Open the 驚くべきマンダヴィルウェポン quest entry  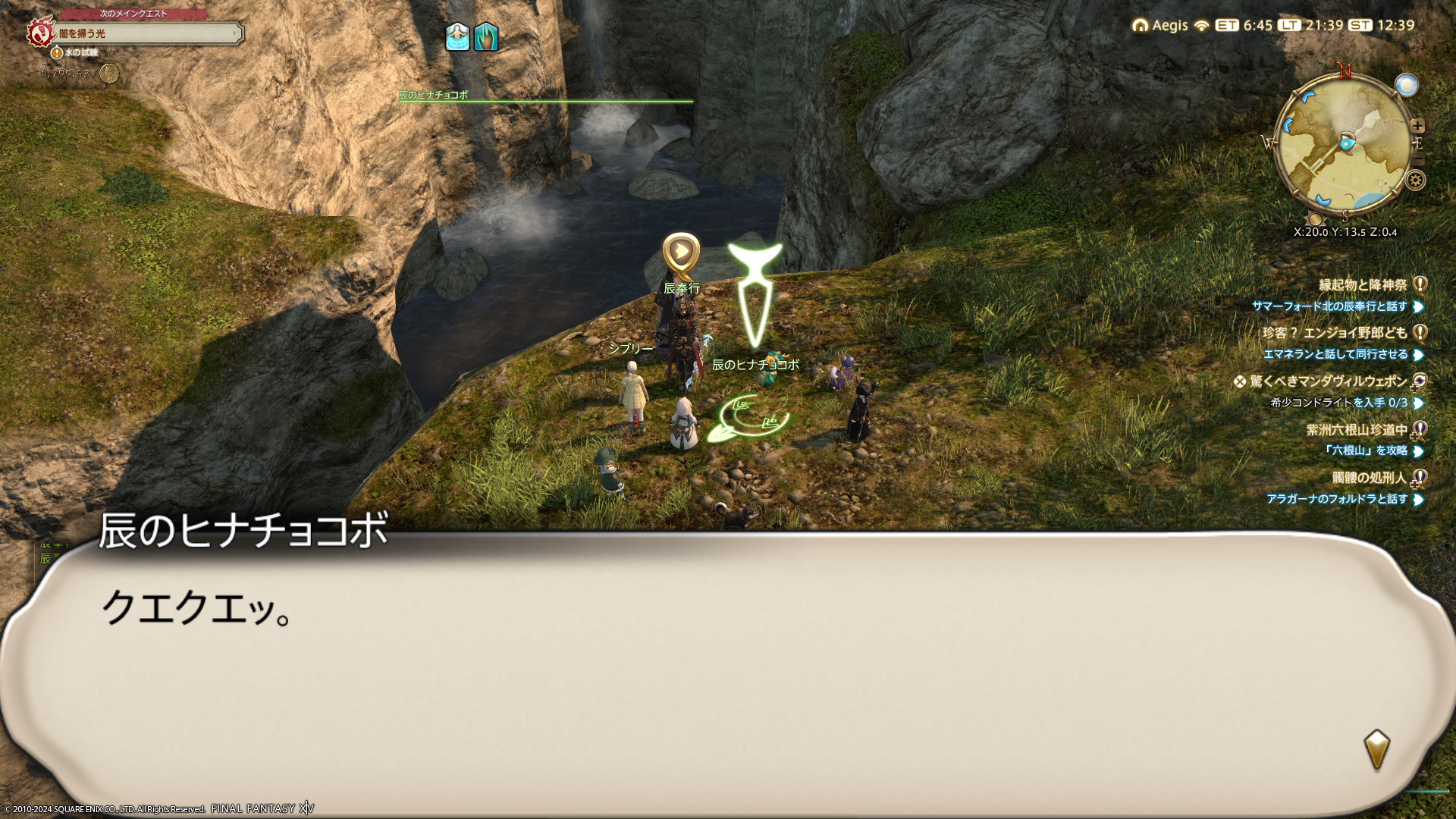(x=1329, y=381)
